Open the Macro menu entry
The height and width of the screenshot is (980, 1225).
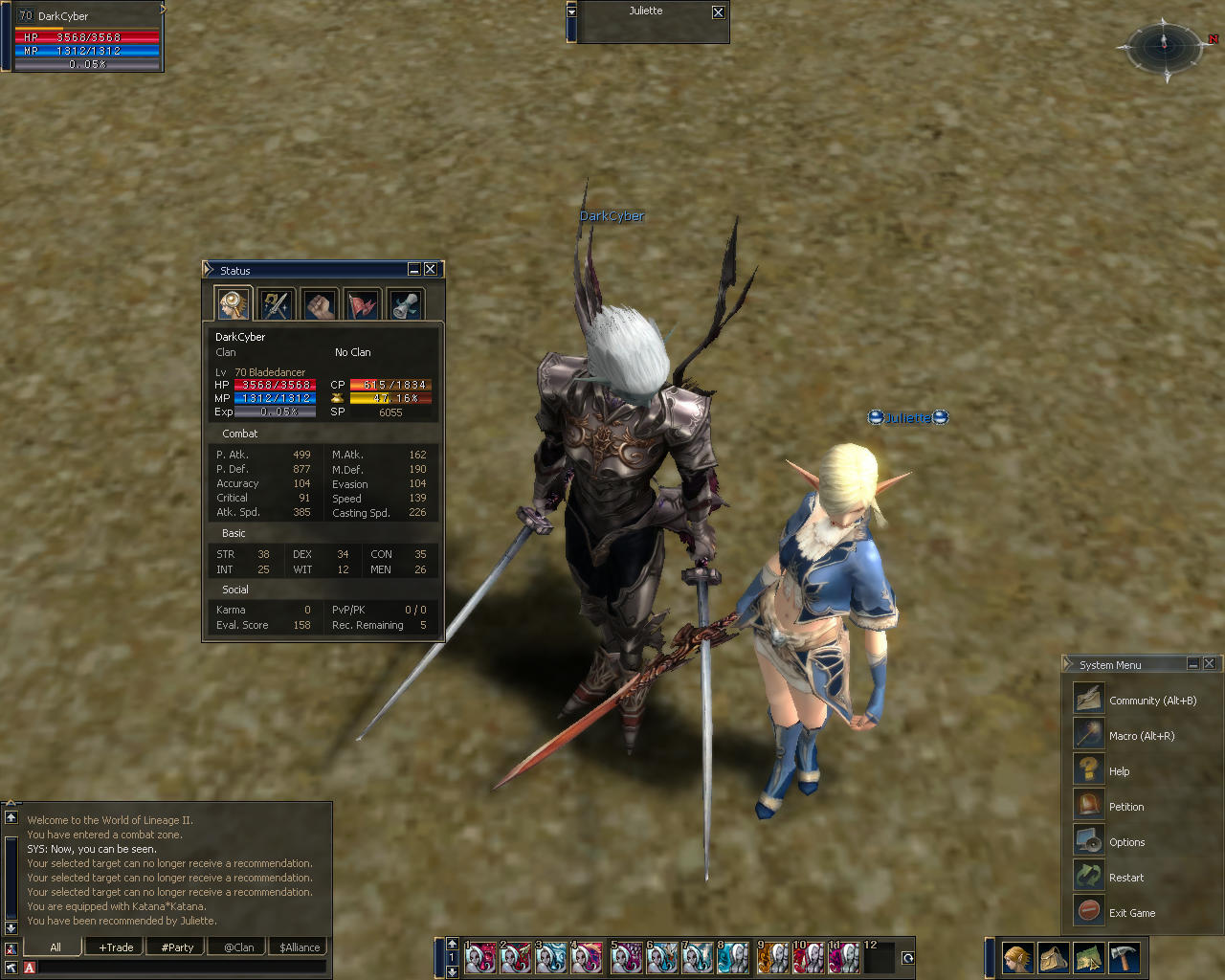(1141, 736)
